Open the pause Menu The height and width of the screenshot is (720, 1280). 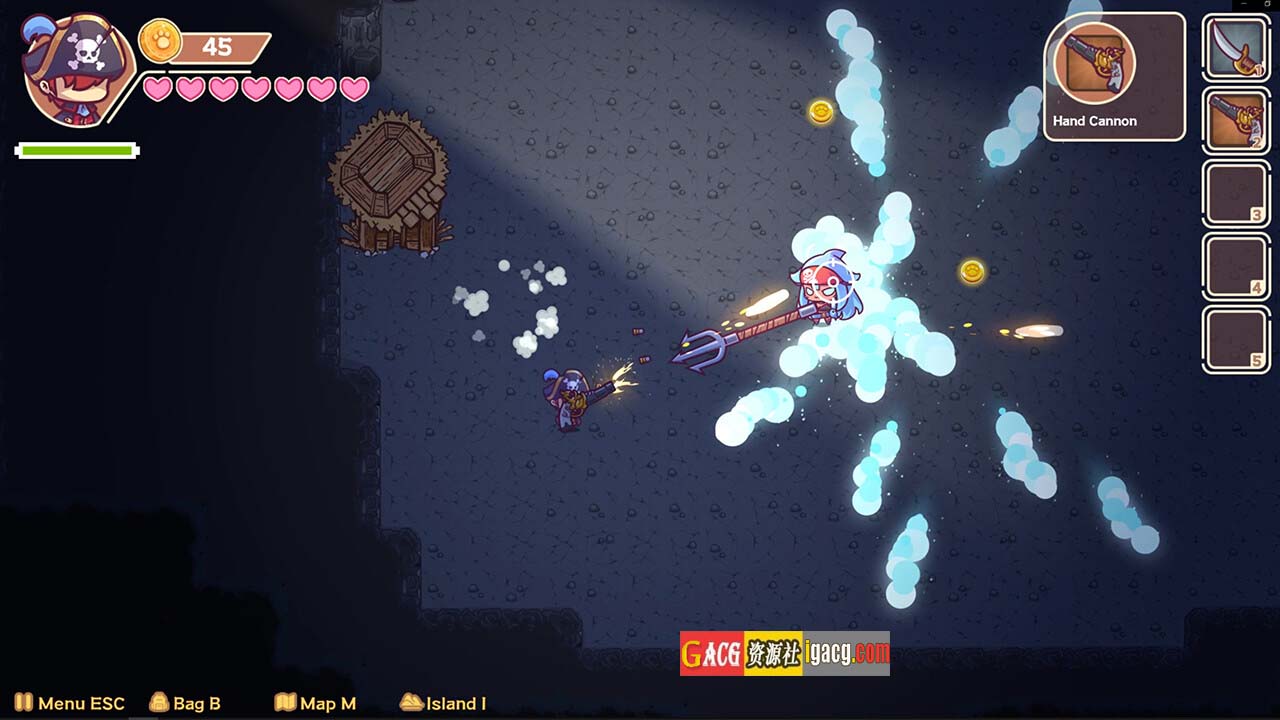tap(69, 703)
